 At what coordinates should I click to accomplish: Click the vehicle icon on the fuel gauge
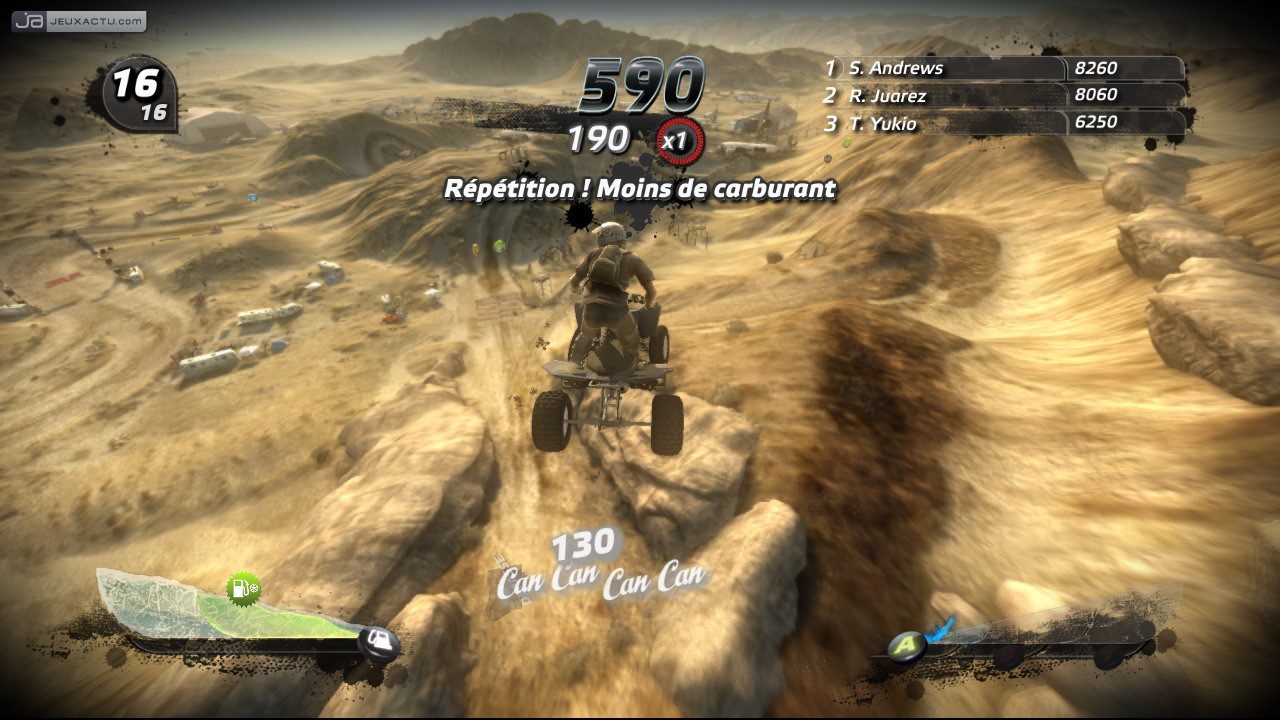pyautogui.click(x=379, y=640)
